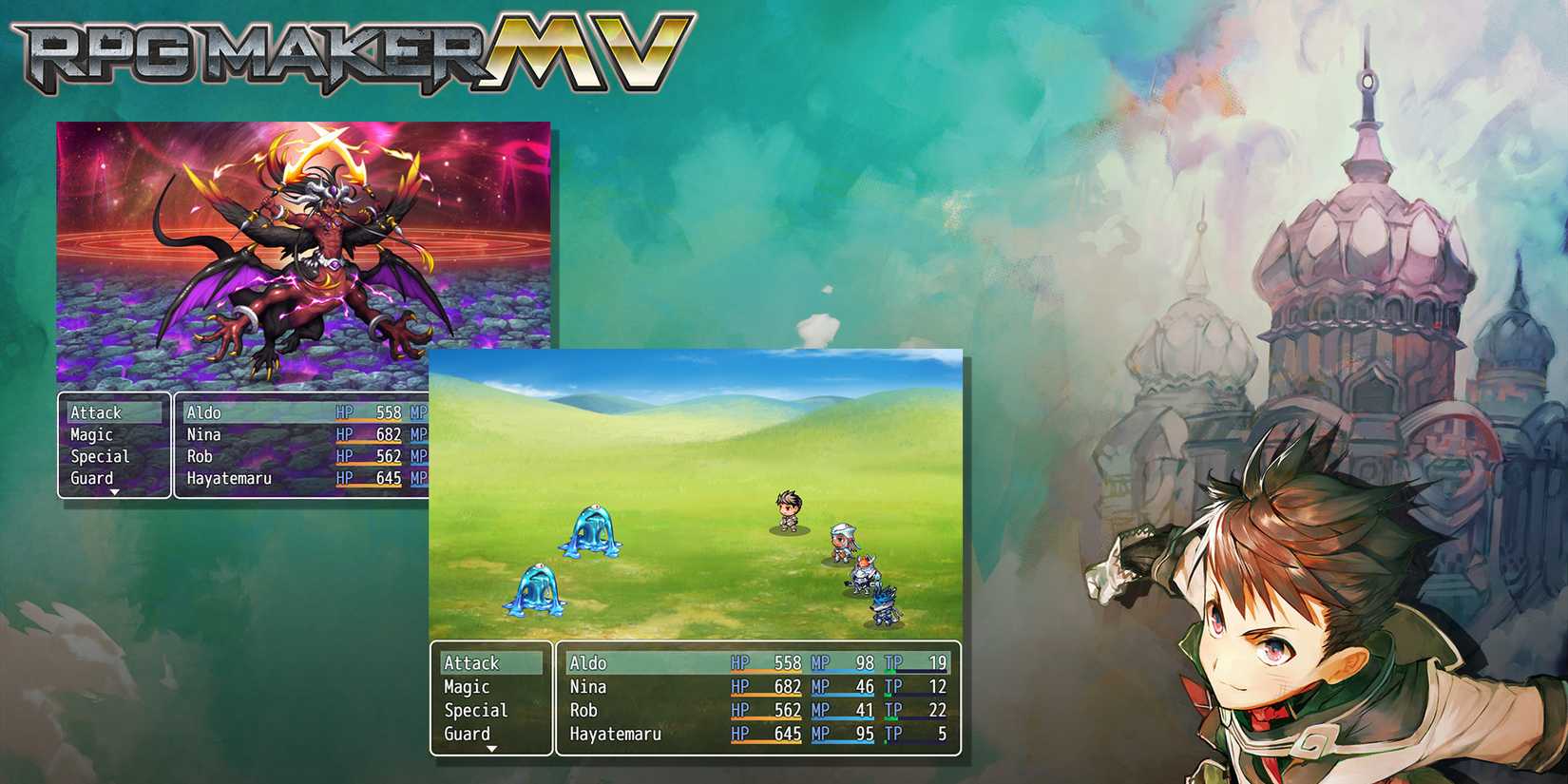Click the down arrow below Guard
The height and width of the screenshot is (784, 1568).
pyautogui.click(x=114, y=491)
